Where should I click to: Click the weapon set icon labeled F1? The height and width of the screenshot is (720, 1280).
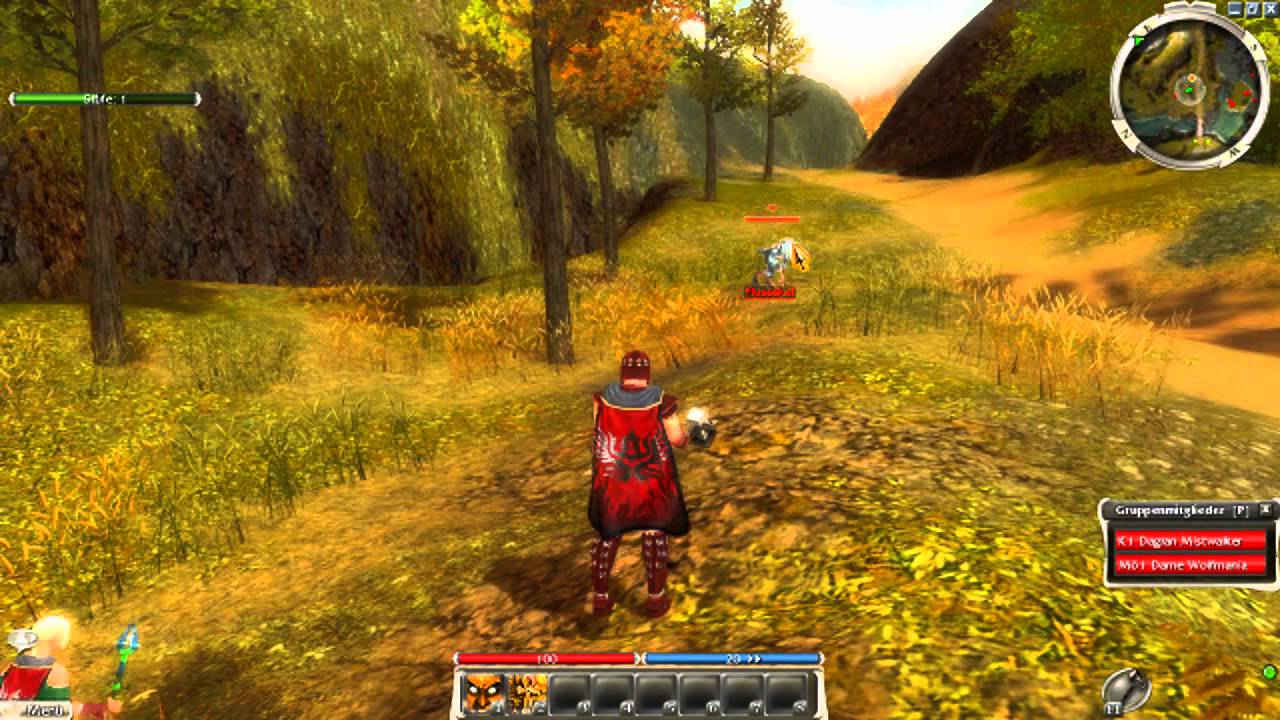(1126, 690)
